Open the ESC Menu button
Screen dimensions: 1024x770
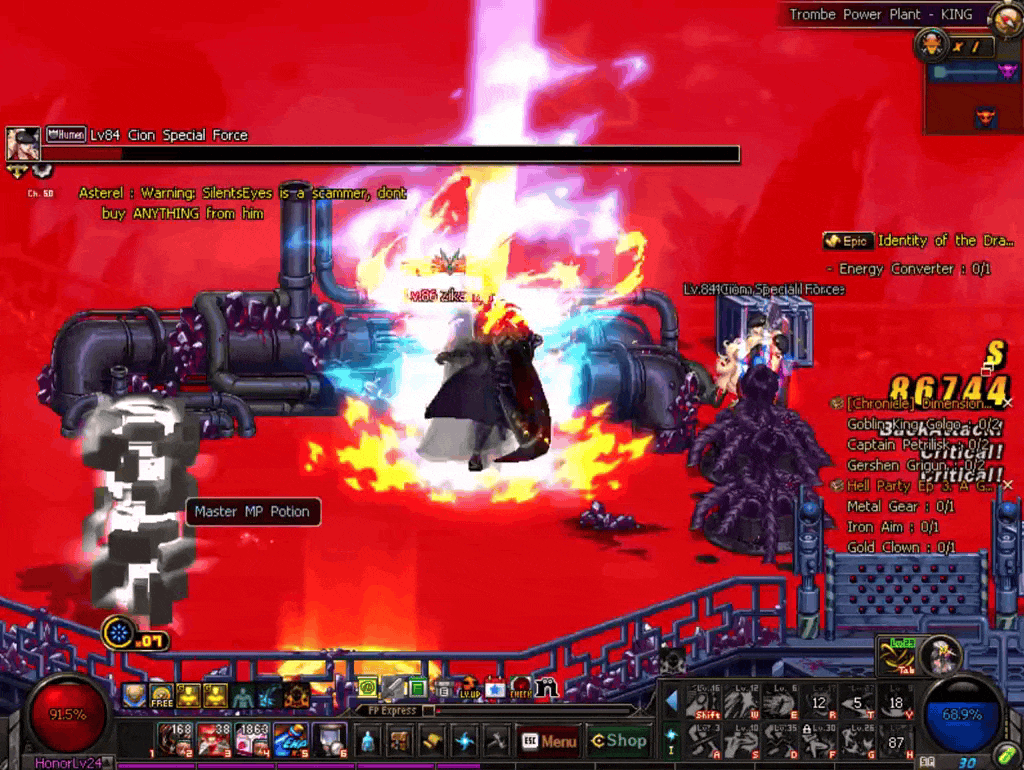549,741
